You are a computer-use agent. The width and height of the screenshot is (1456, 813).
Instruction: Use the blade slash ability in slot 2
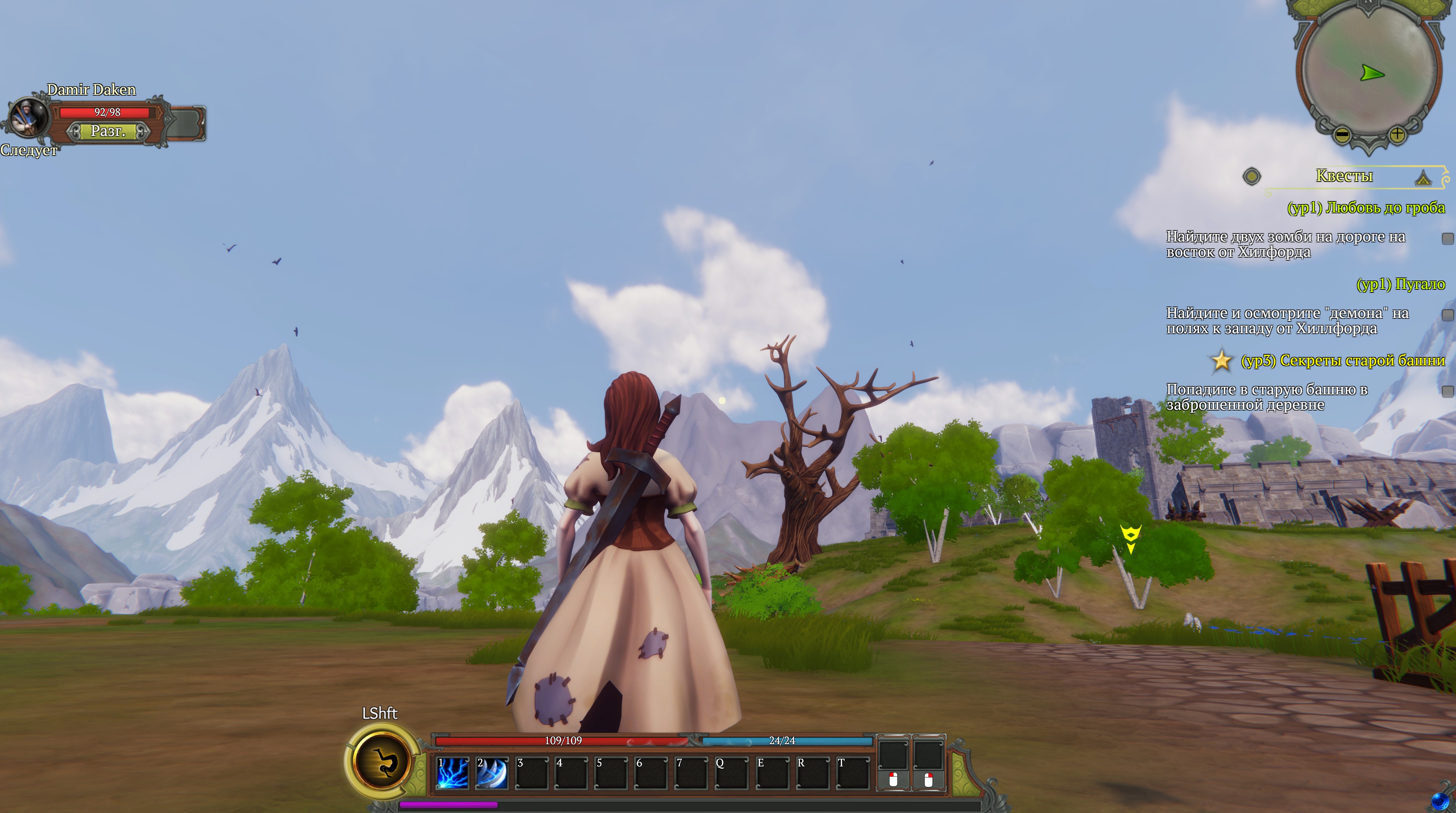(x=492, y=772)
